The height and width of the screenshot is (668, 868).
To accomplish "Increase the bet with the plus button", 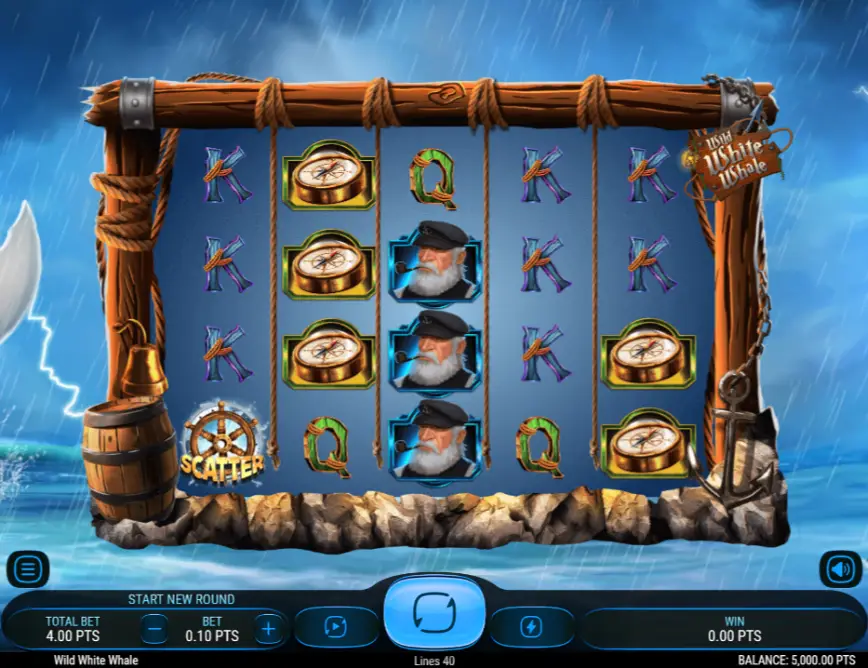I will click(x=268, y=629).
